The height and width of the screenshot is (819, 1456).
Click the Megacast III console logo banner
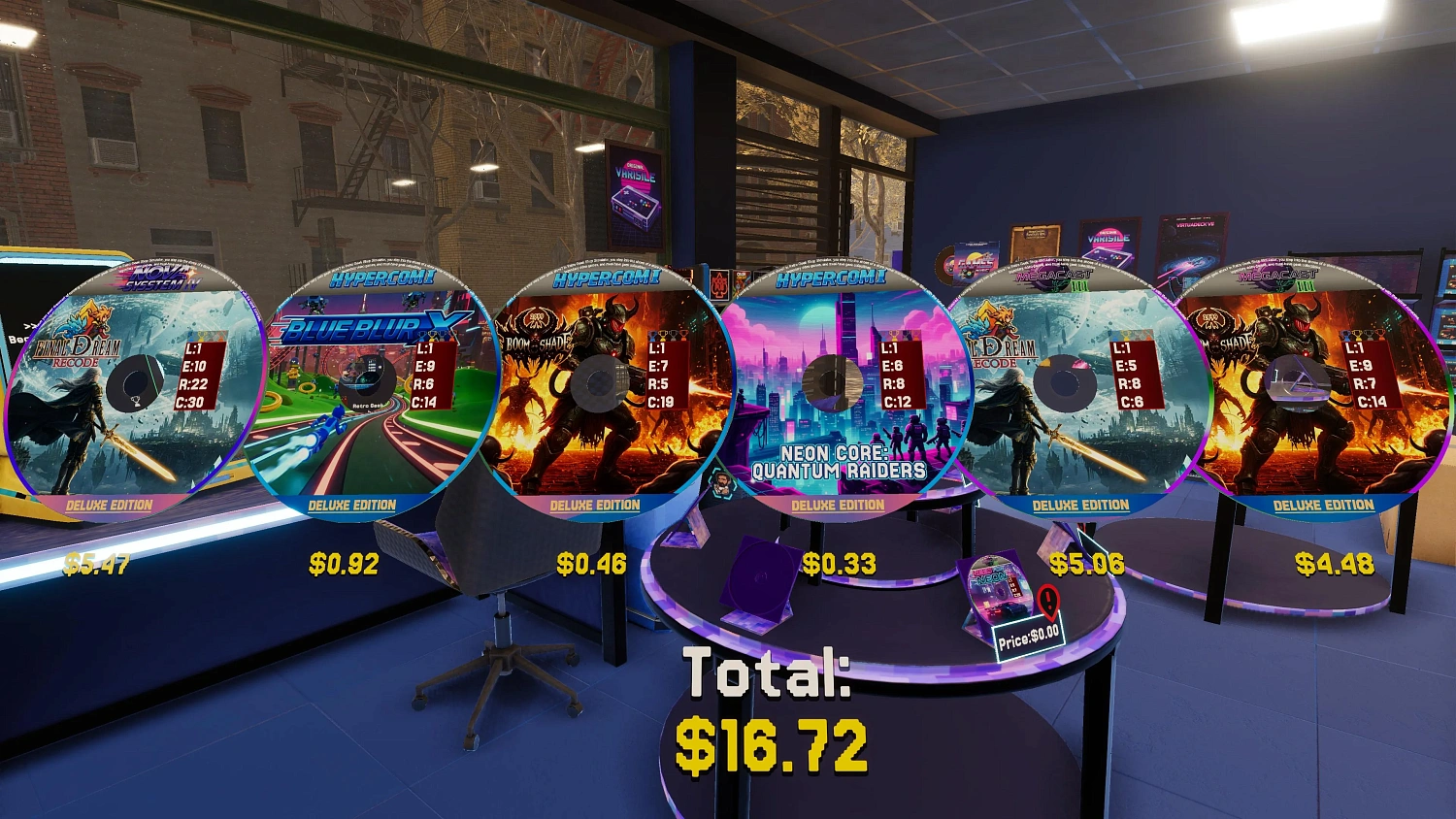coord(1054,275)
